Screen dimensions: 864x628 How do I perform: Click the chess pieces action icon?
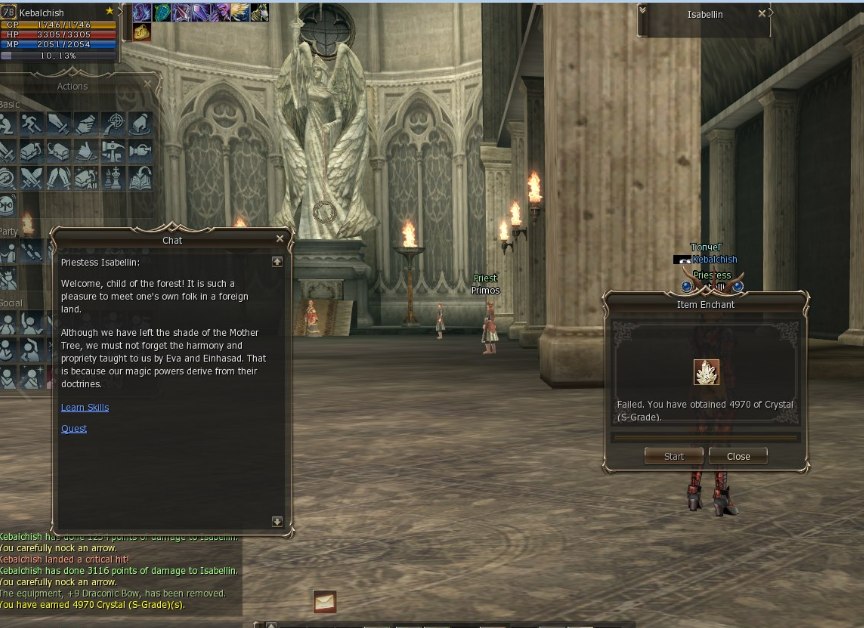pos(112,179)
